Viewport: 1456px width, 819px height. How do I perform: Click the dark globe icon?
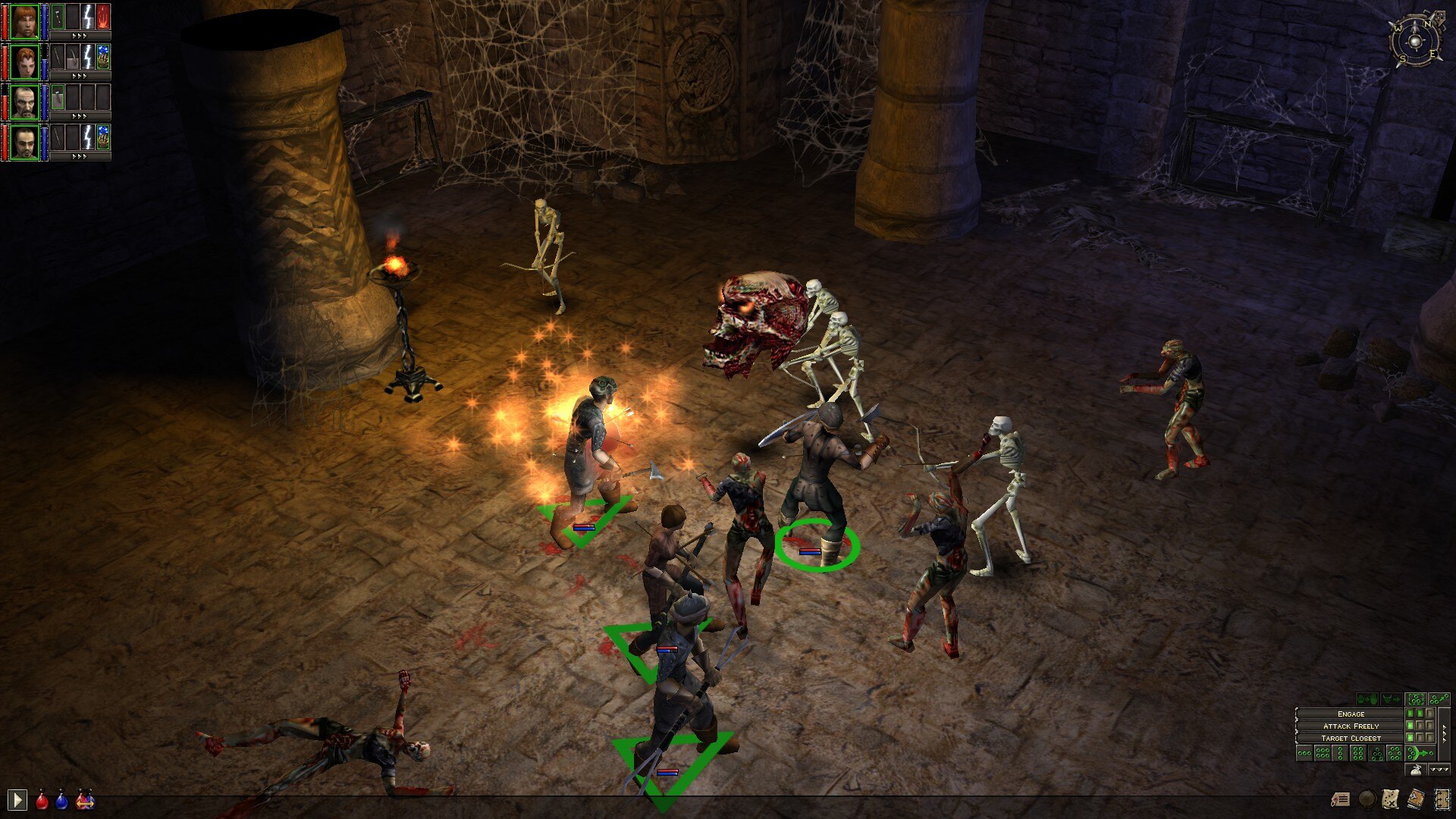tap(1367, 799)
